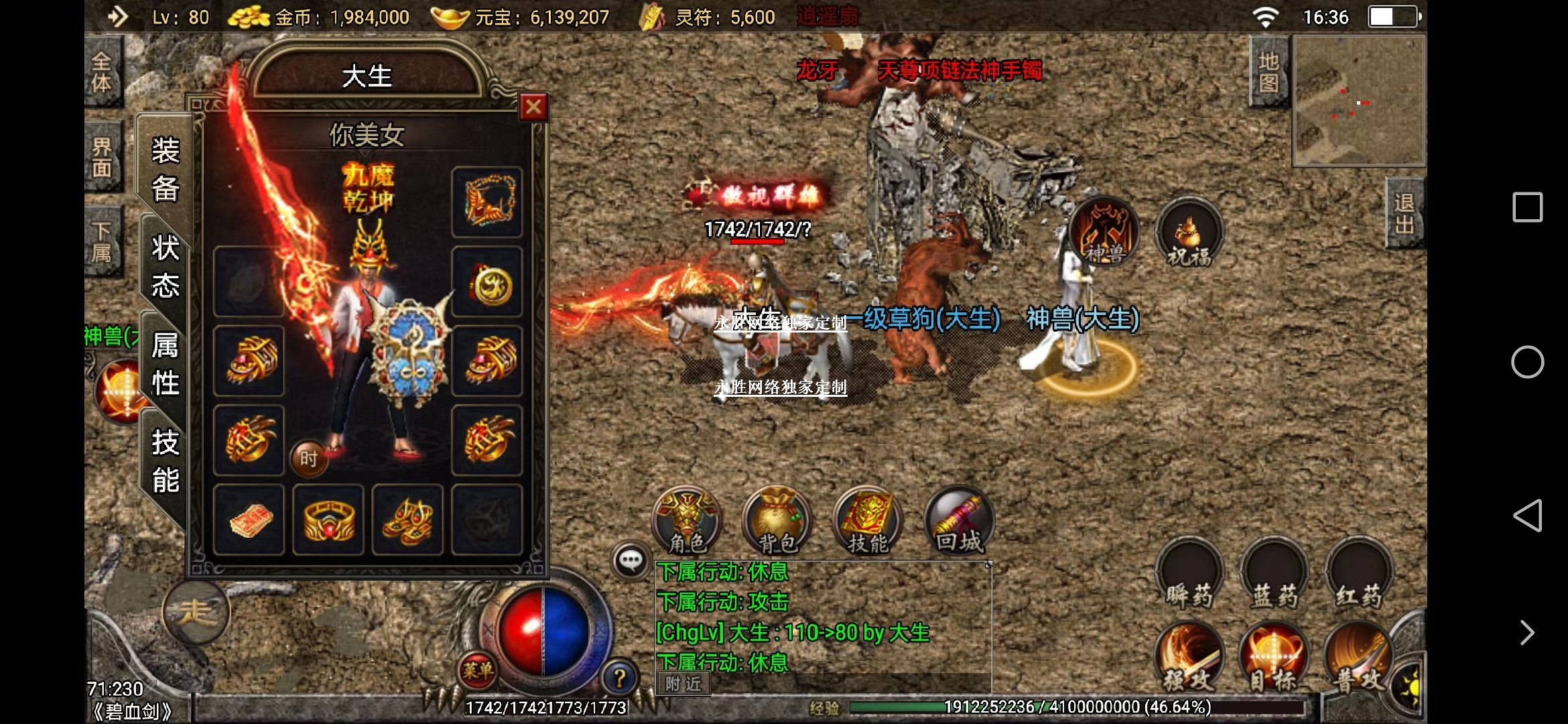
Task: Open the 角色 character menu
Action: 687,520
